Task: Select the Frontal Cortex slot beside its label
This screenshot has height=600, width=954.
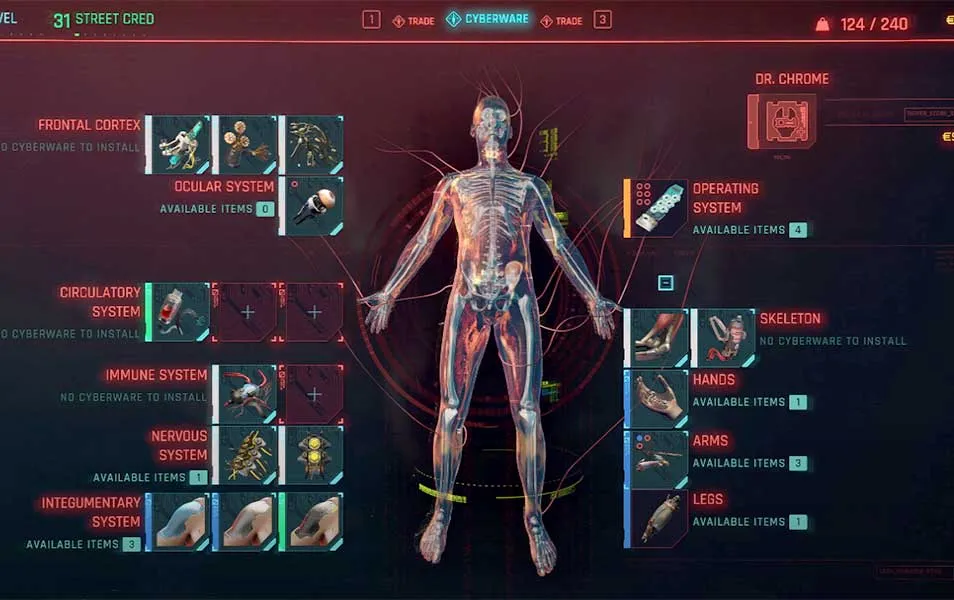Action: 179,145
